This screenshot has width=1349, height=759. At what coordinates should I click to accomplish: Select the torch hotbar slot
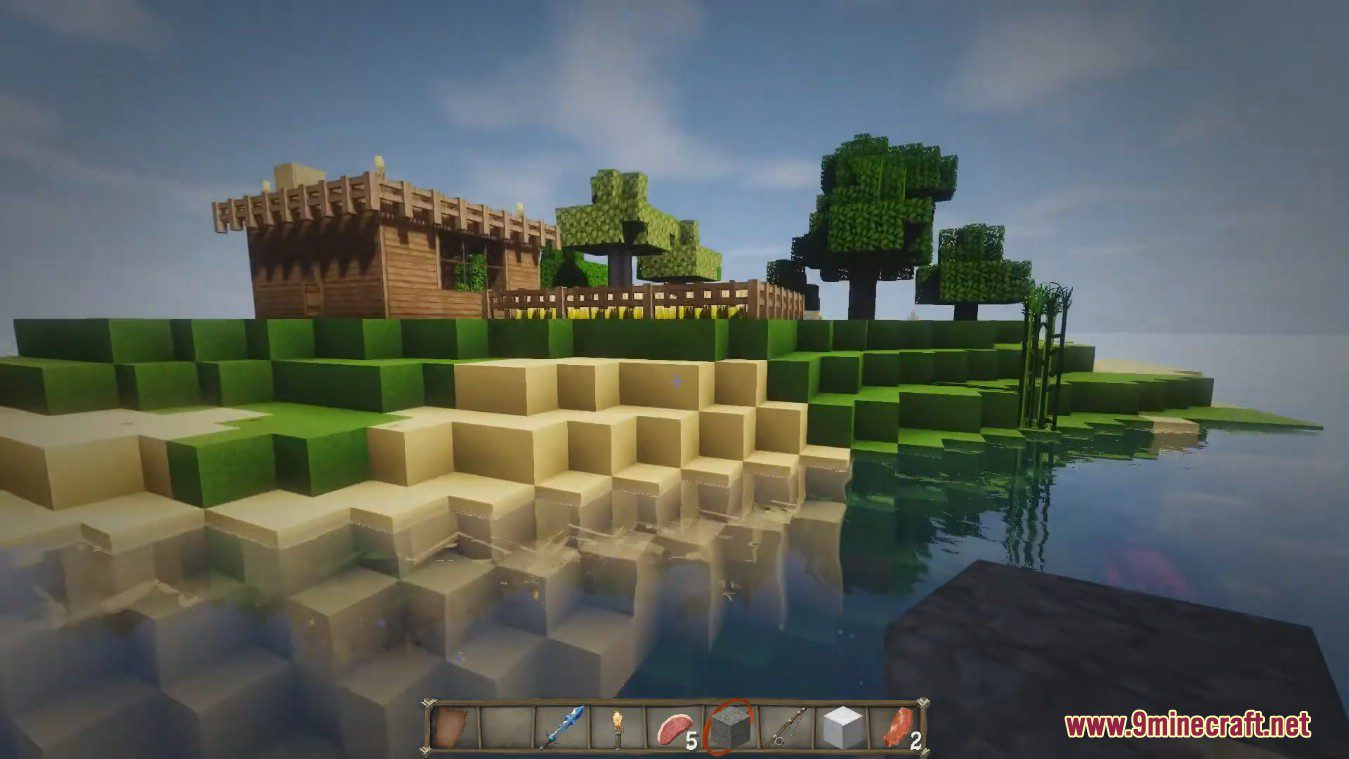616,728
